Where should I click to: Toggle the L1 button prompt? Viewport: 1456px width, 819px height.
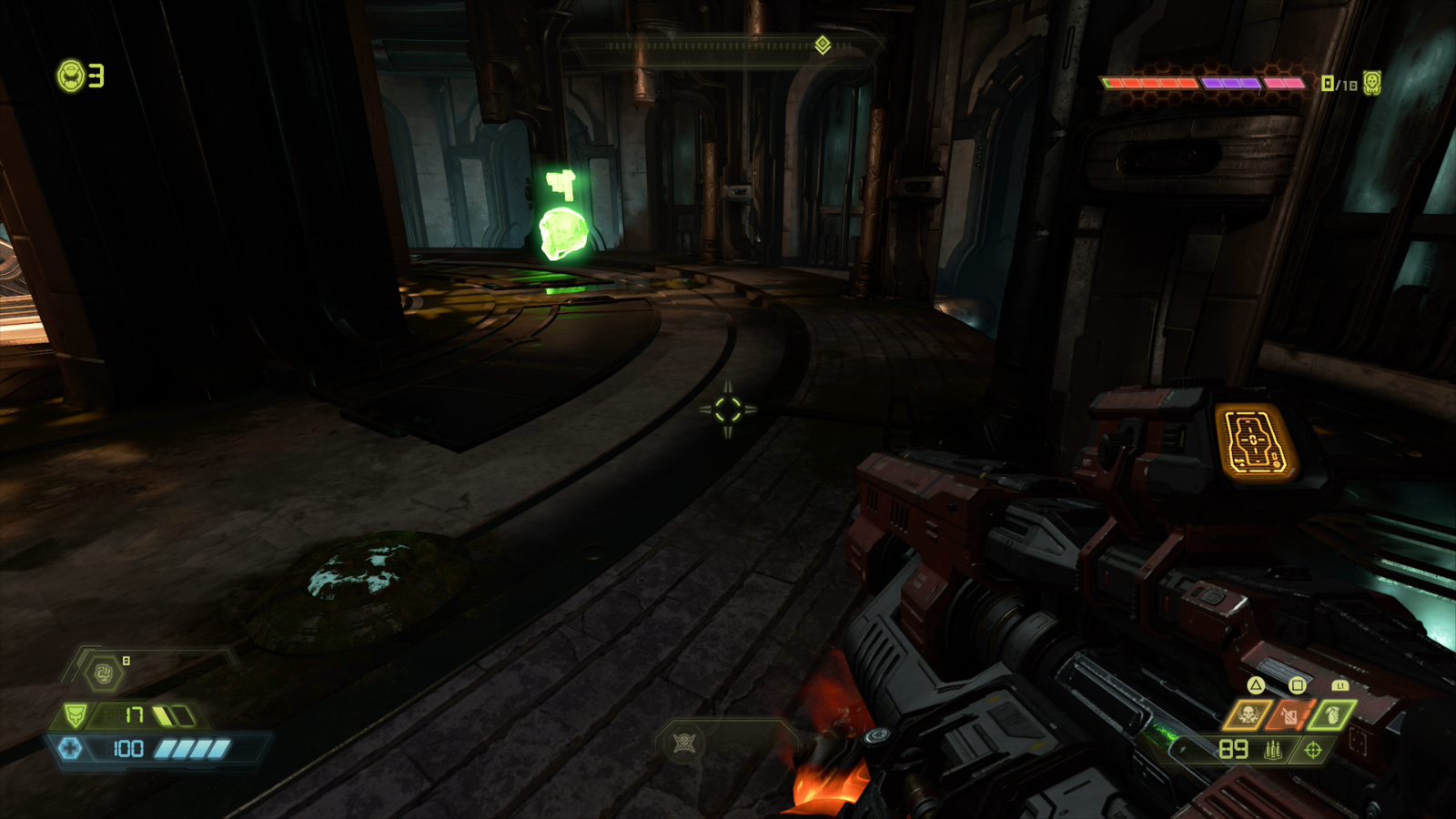tap(1340, 685)
